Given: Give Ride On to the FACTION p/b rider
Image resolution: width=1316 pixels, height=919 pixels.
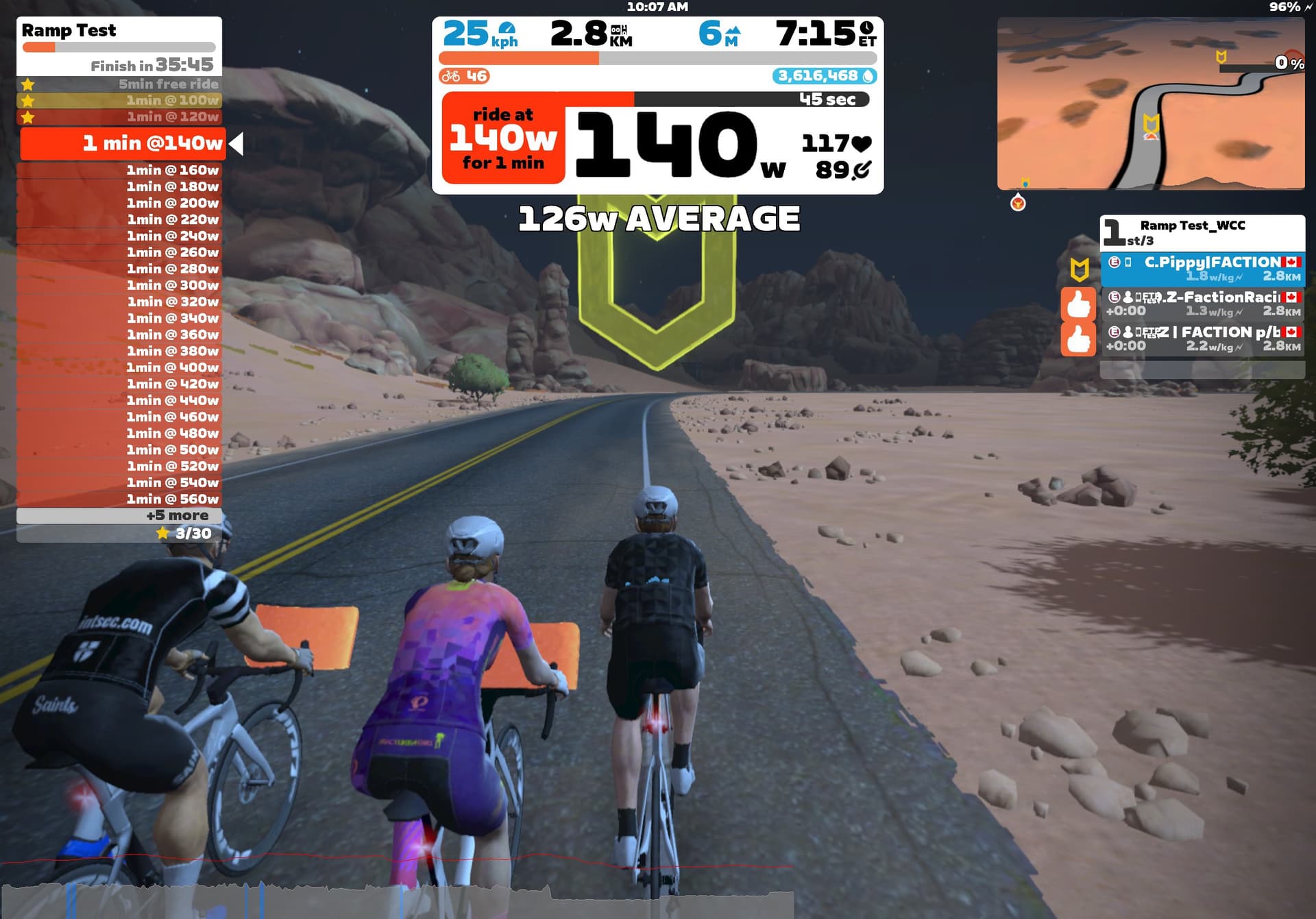Looking at the screenshot, I should tap(1077, 339).
